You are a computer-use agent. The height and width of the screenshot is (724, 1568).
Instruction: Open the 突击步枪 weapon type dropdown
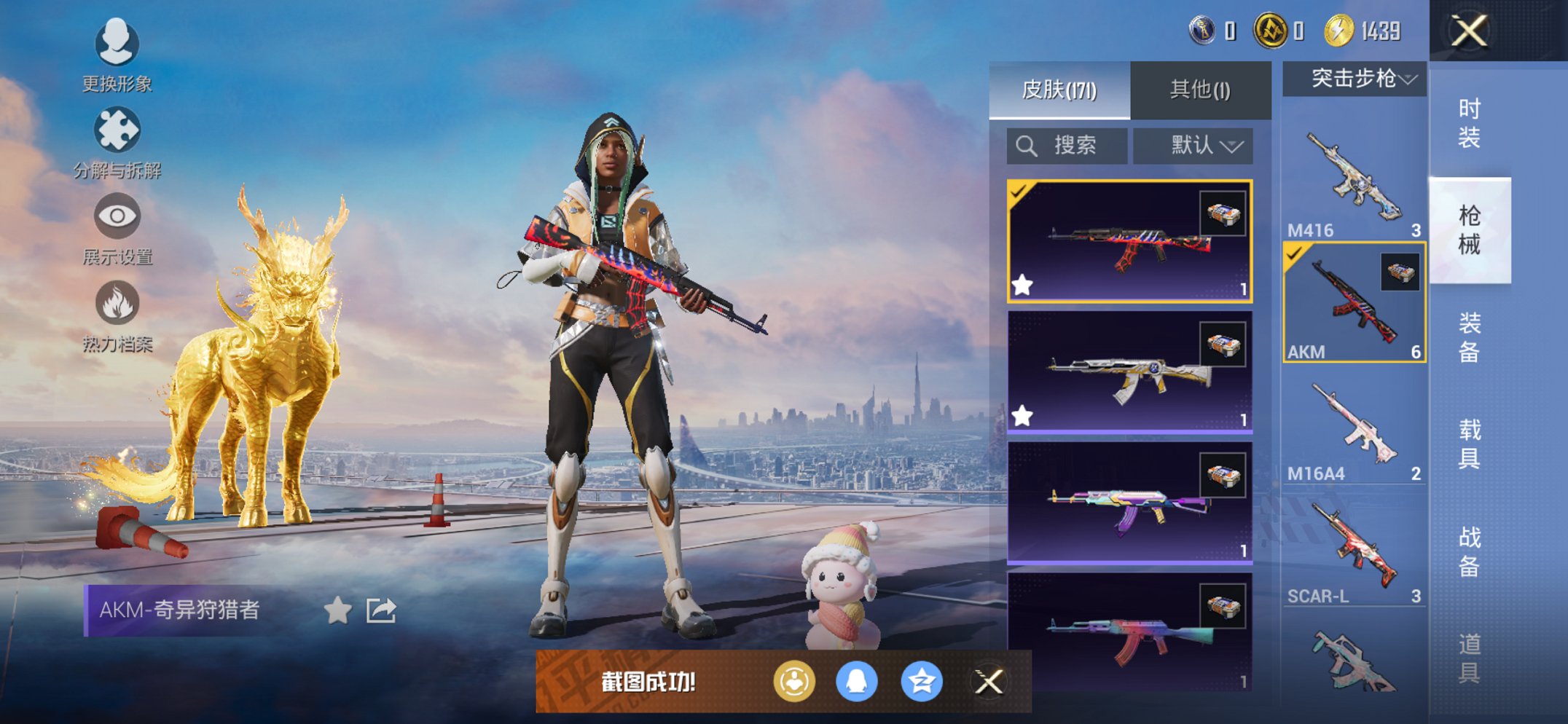coord(1355,79)
